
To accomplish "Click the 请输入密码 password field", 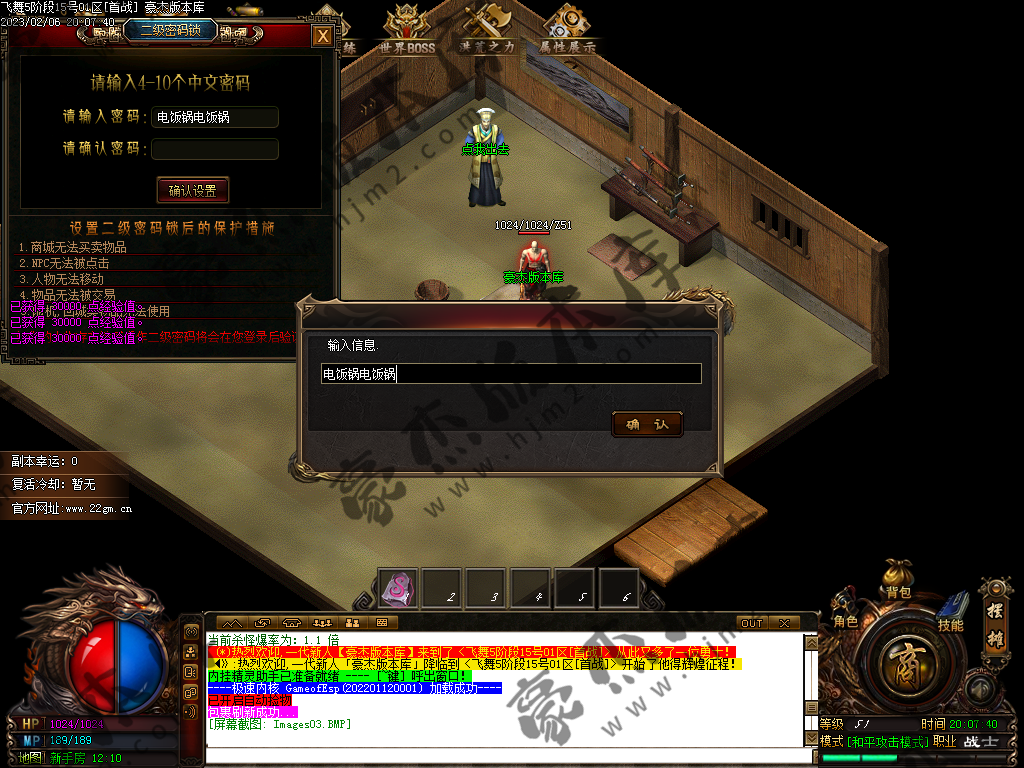I will [215, 117].
